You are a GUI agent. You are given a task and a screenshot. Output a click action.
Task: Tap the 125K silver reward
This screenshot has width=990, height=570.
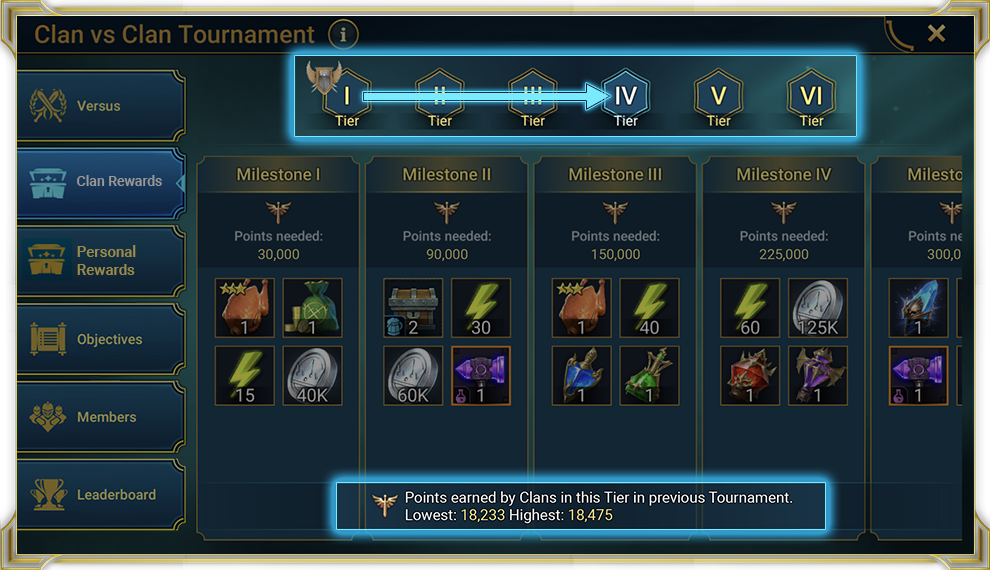pyautogui.click(x=817, y=308)
